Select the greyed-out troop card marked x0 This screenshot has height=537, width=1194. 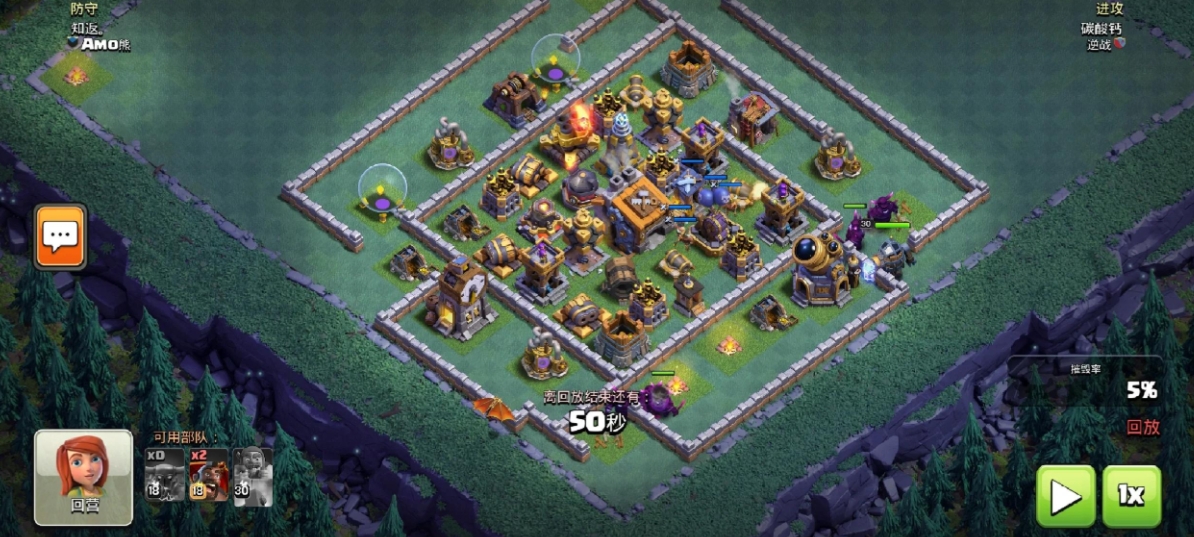click(164, 474)
